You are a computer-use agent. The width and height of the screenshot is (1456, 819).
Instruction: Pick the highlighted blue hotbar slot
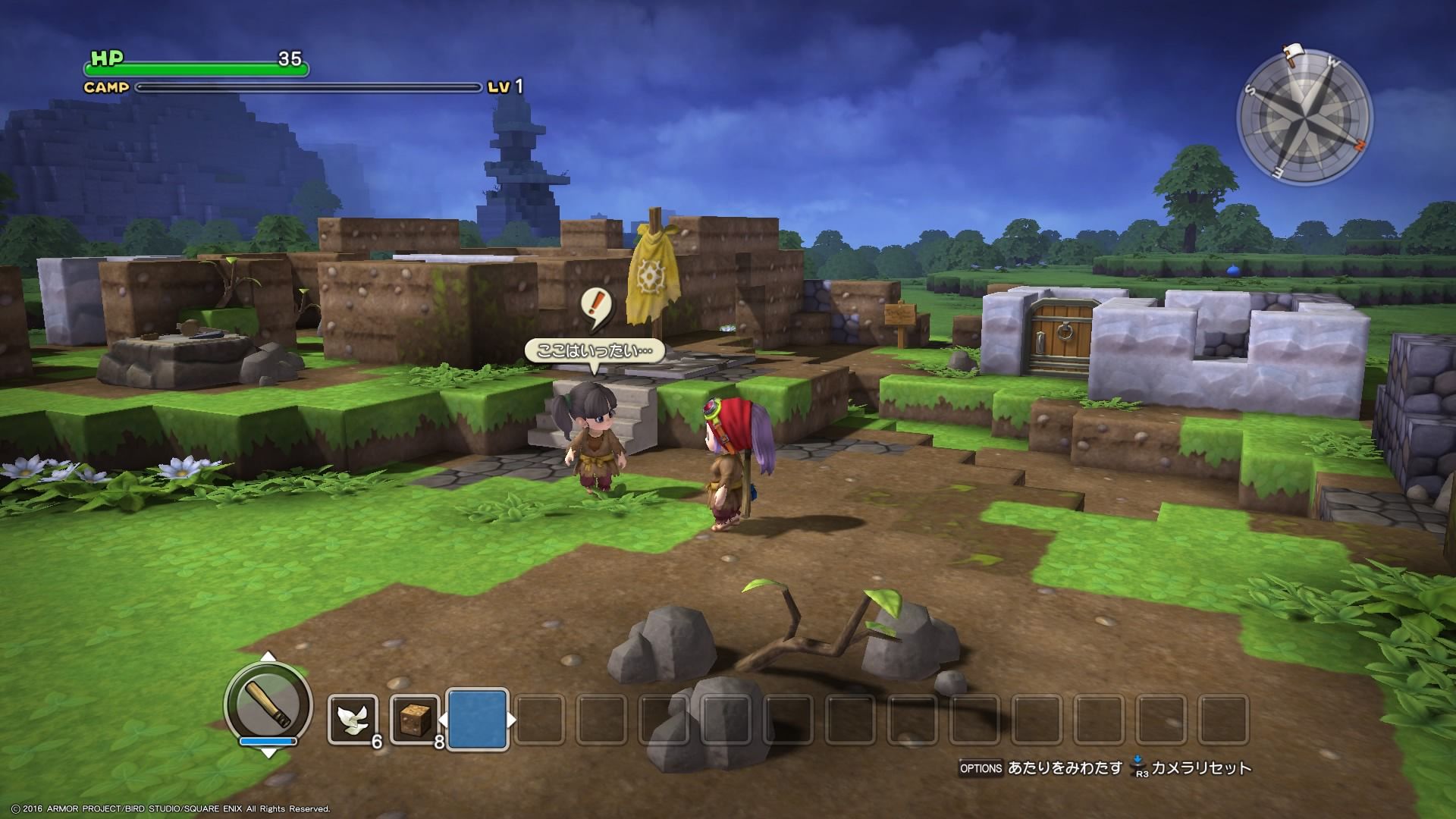(478, 720)
